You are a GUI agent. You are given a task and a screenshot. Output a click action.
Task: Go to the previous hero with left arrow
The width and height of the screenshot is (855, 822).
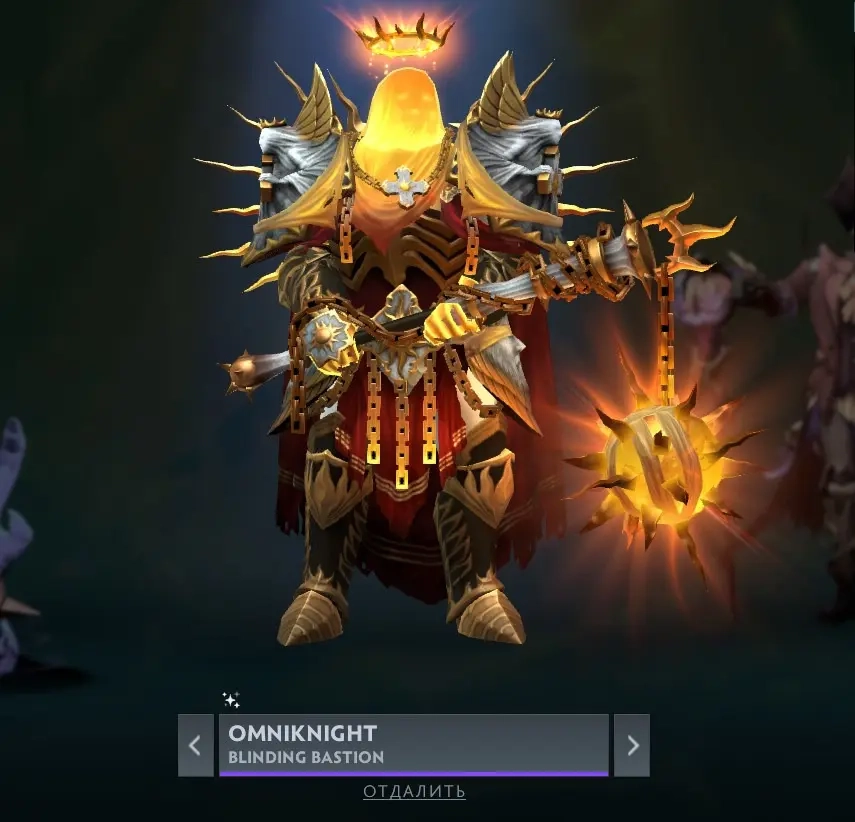pyautogui.click(x=195, y=745)
